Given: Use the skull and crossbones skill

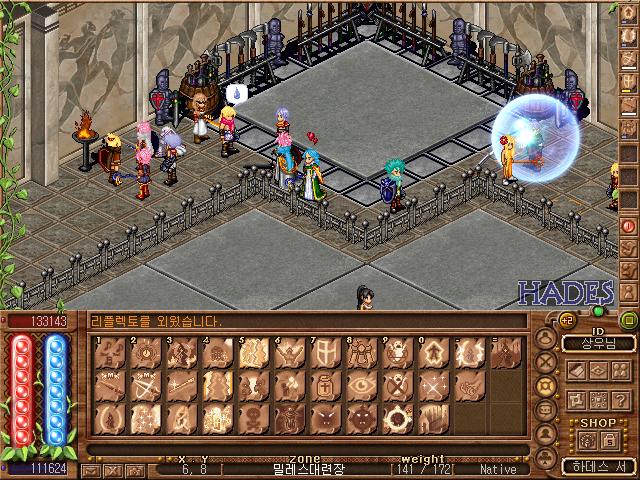Looking at the screenshot, I should pyautogui.click(x=253, y=418).
